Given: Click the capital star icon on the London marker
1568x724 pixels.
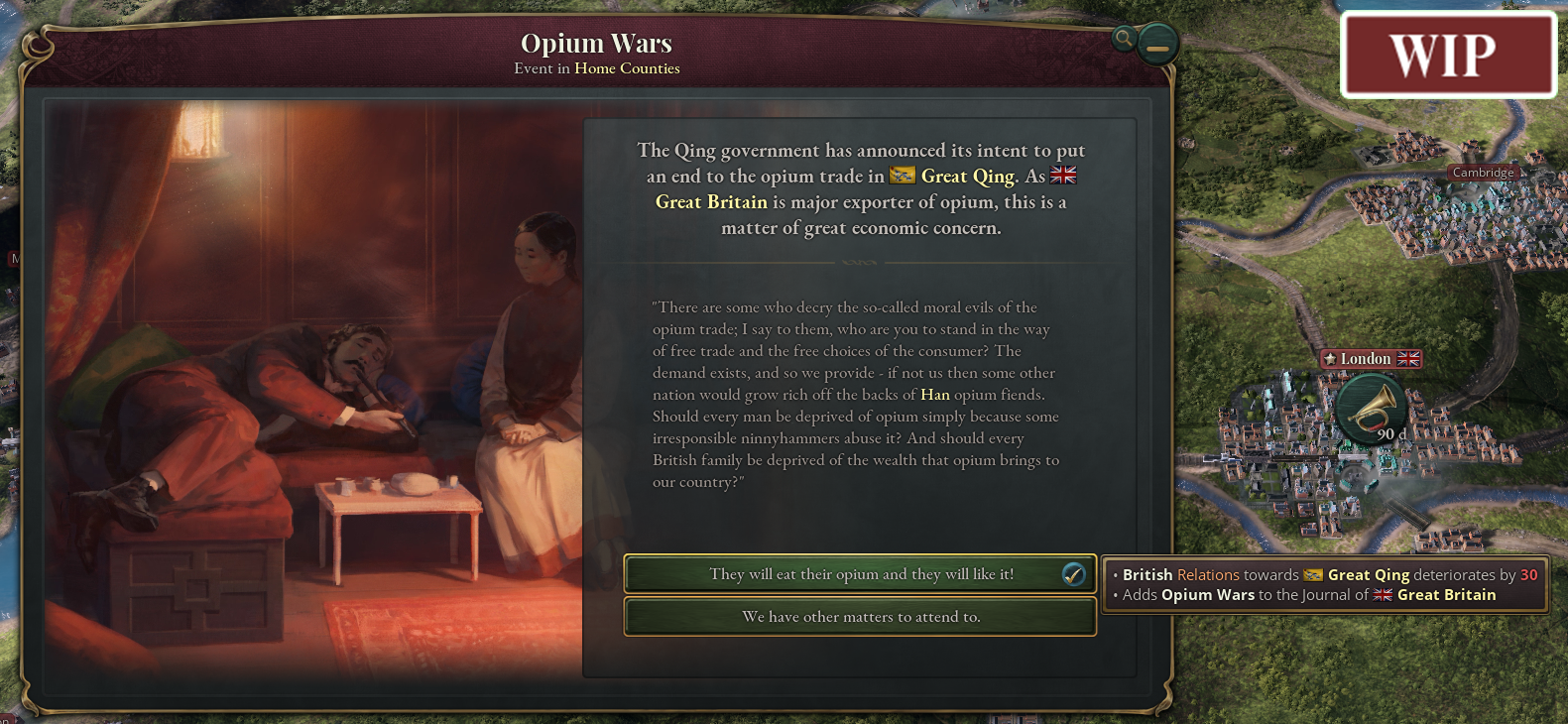Looking at the screenshot, I should click(x=1328, y=359).
